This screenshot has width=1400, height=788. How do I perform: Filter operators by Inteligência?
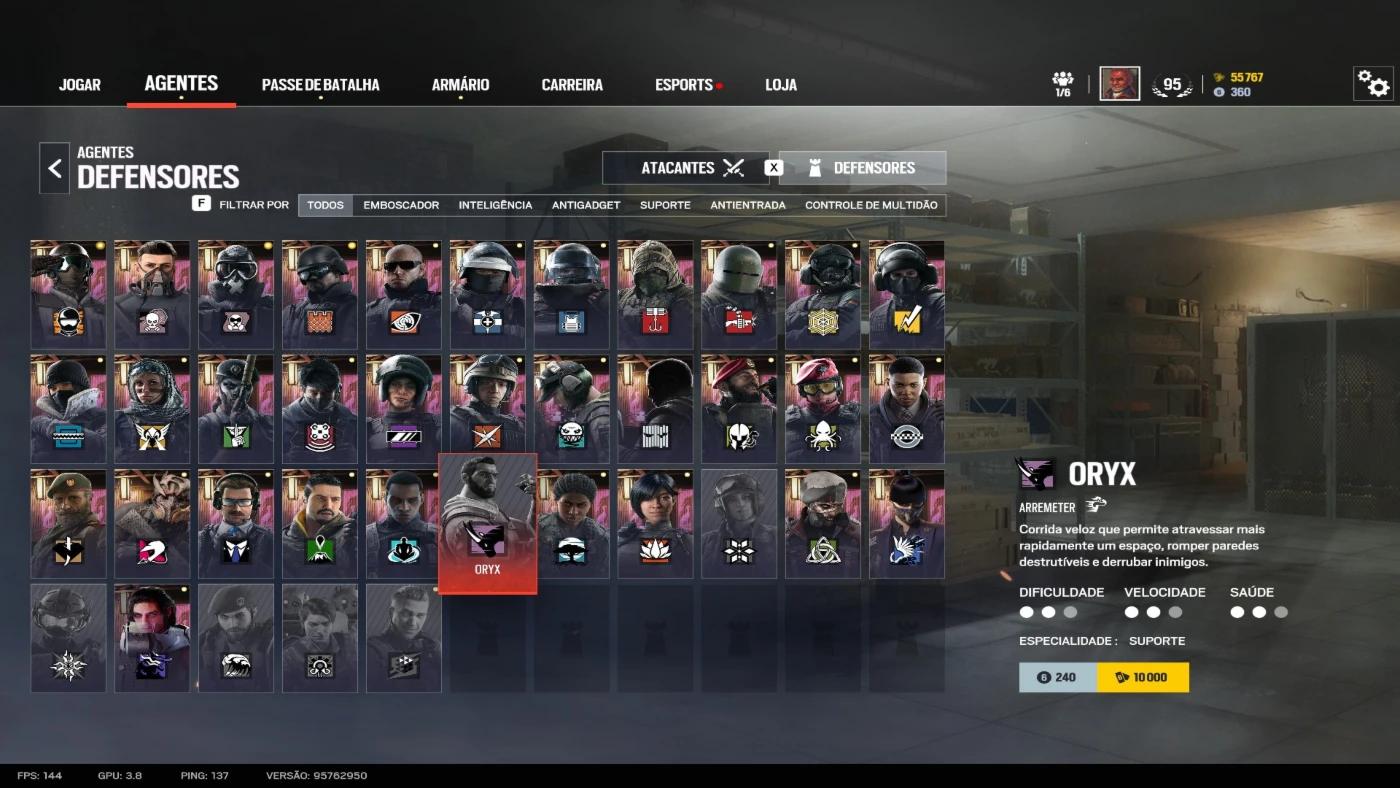495,205
